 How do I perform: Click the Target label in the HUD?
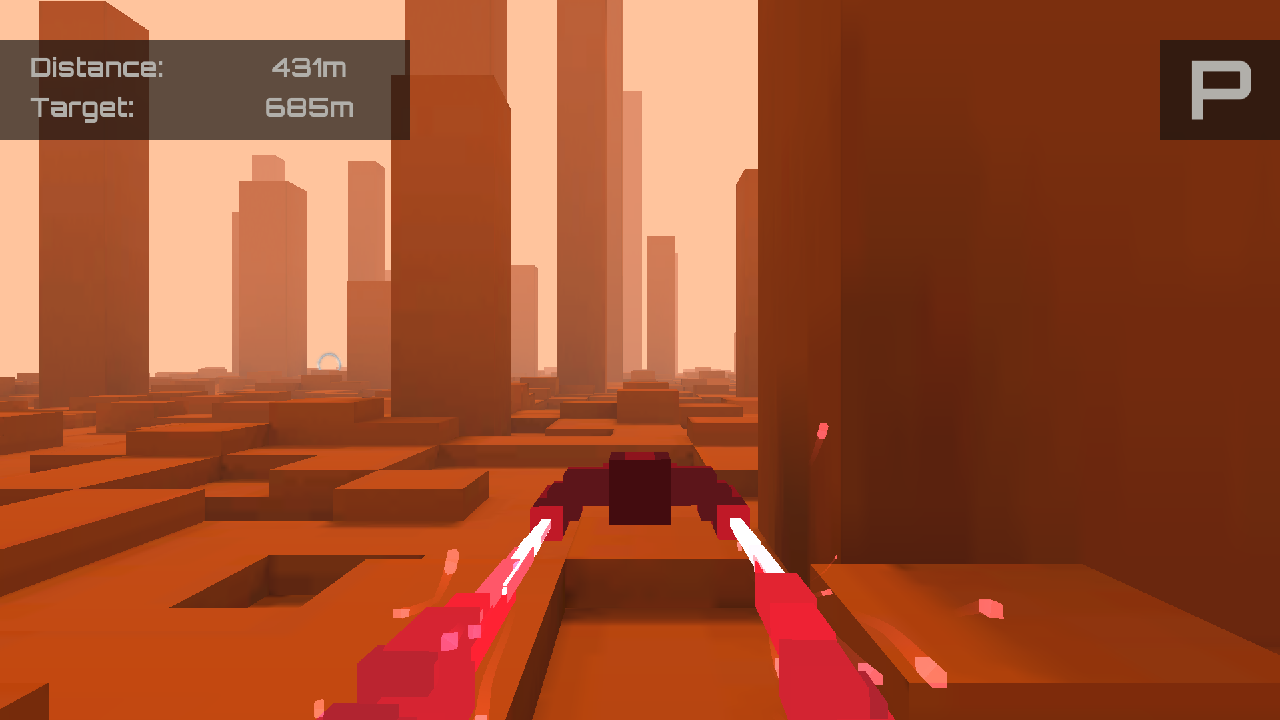84,107
